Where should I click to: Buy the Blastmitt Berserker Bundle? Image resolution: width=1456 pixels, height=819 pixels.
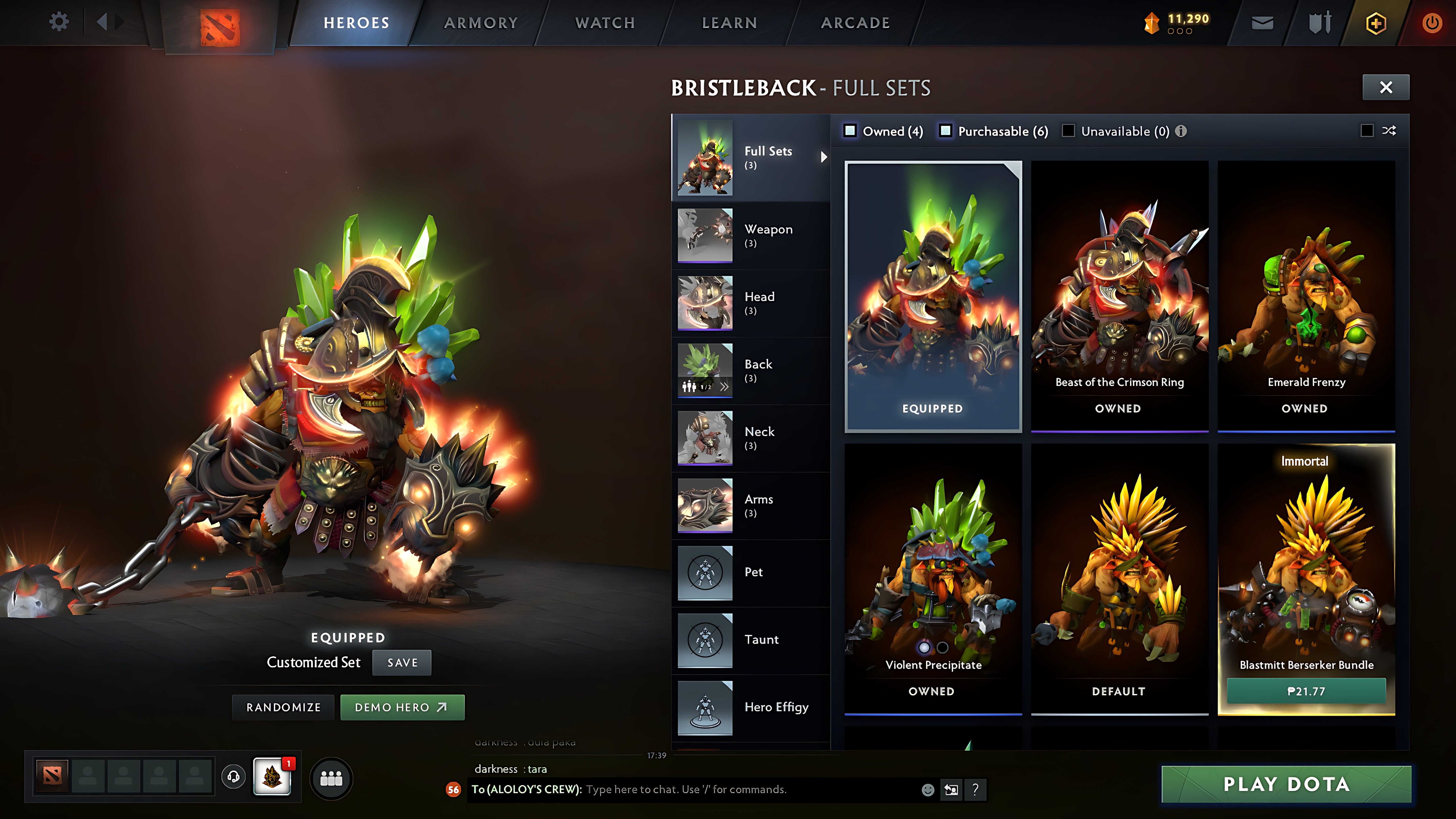[1306, 691]
